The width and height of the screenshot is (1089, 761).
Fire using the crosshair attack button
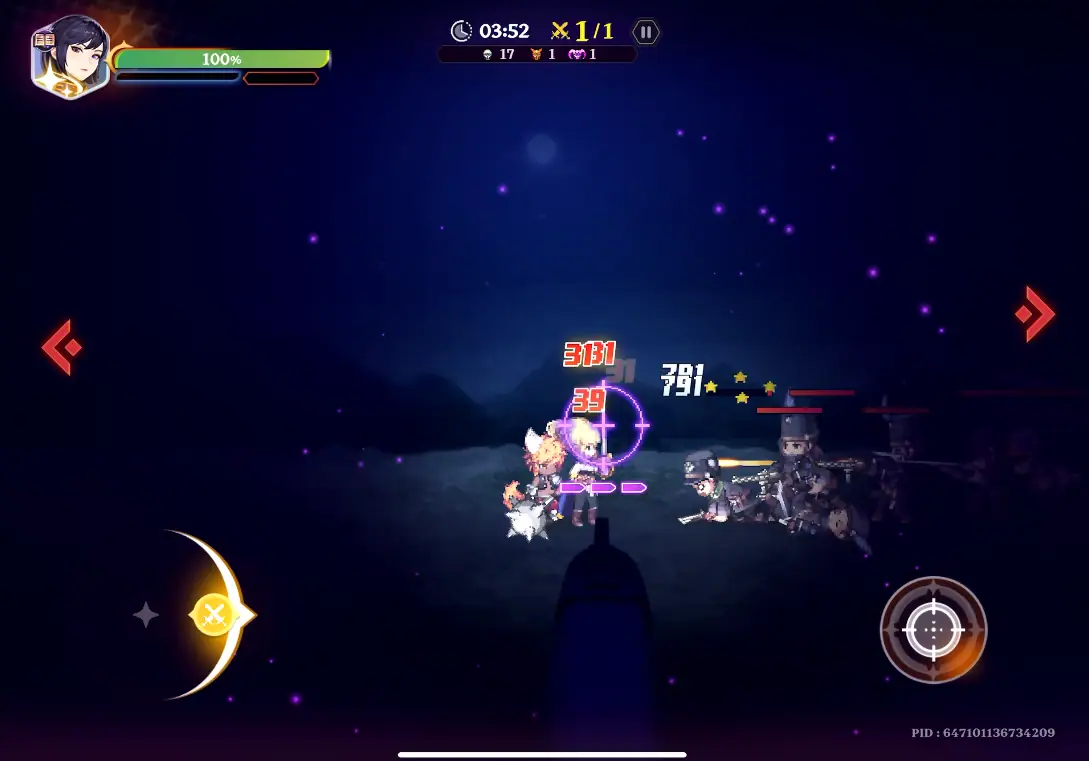tap(933, 630)
